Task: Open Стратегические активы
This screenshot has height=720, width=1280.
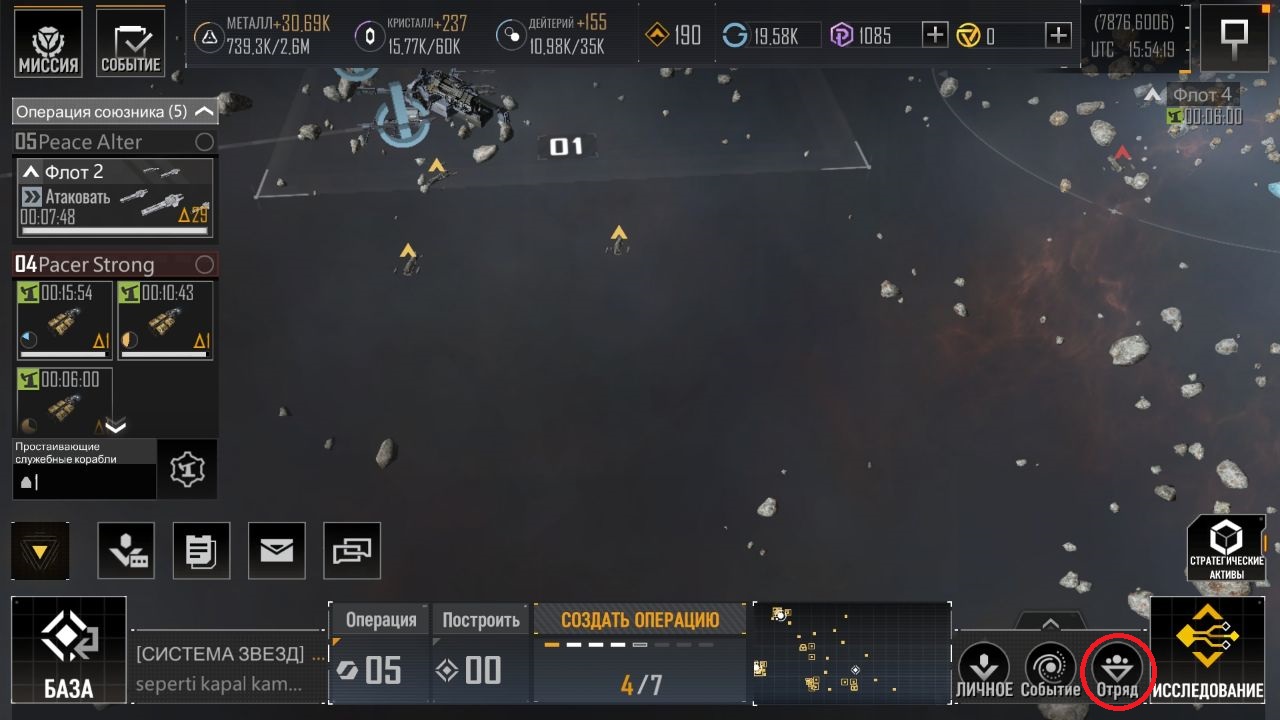Action: (1226, 548)
